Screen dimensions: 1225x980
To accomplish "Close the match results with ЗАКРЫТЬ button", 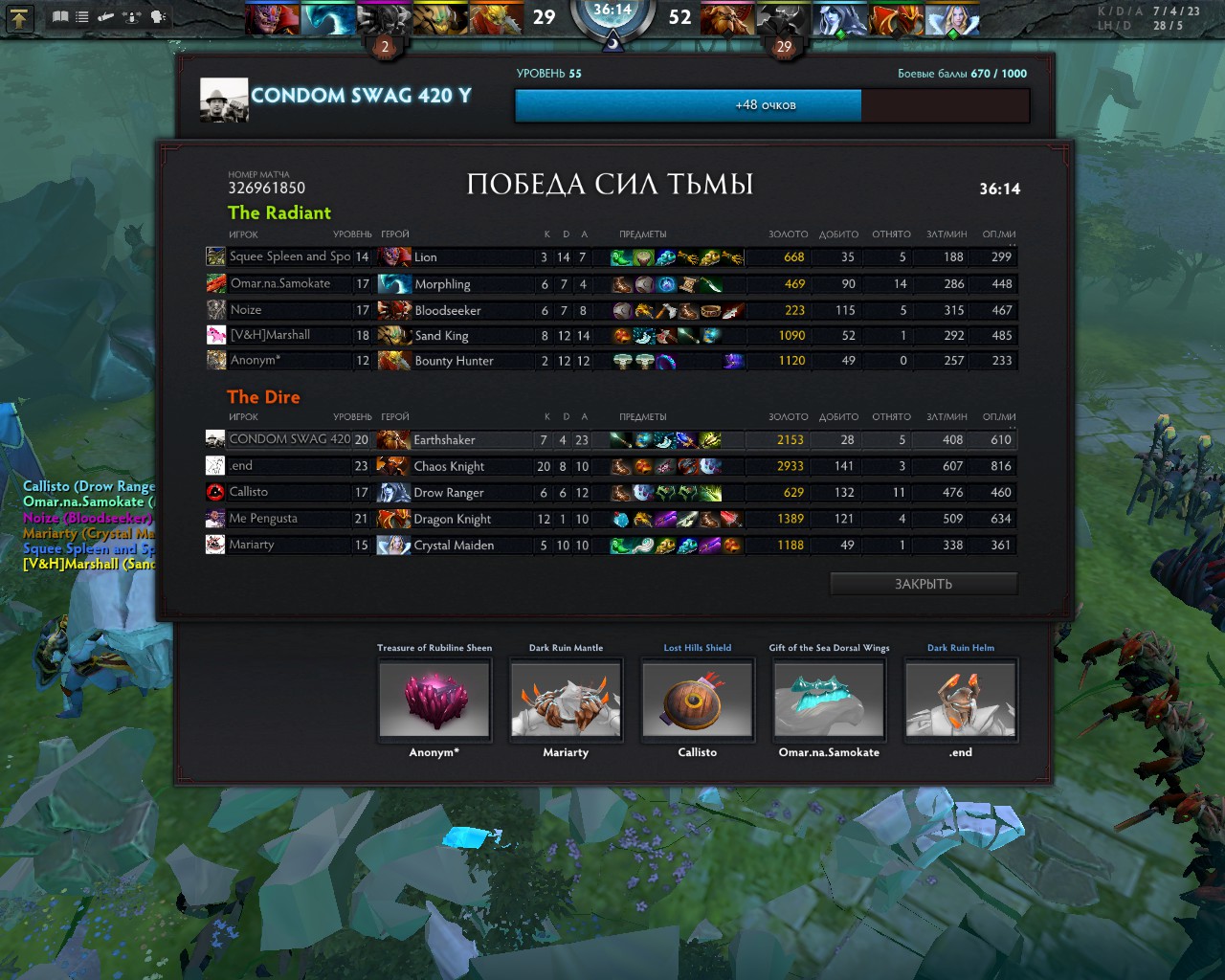I will (x=923, y=584).
